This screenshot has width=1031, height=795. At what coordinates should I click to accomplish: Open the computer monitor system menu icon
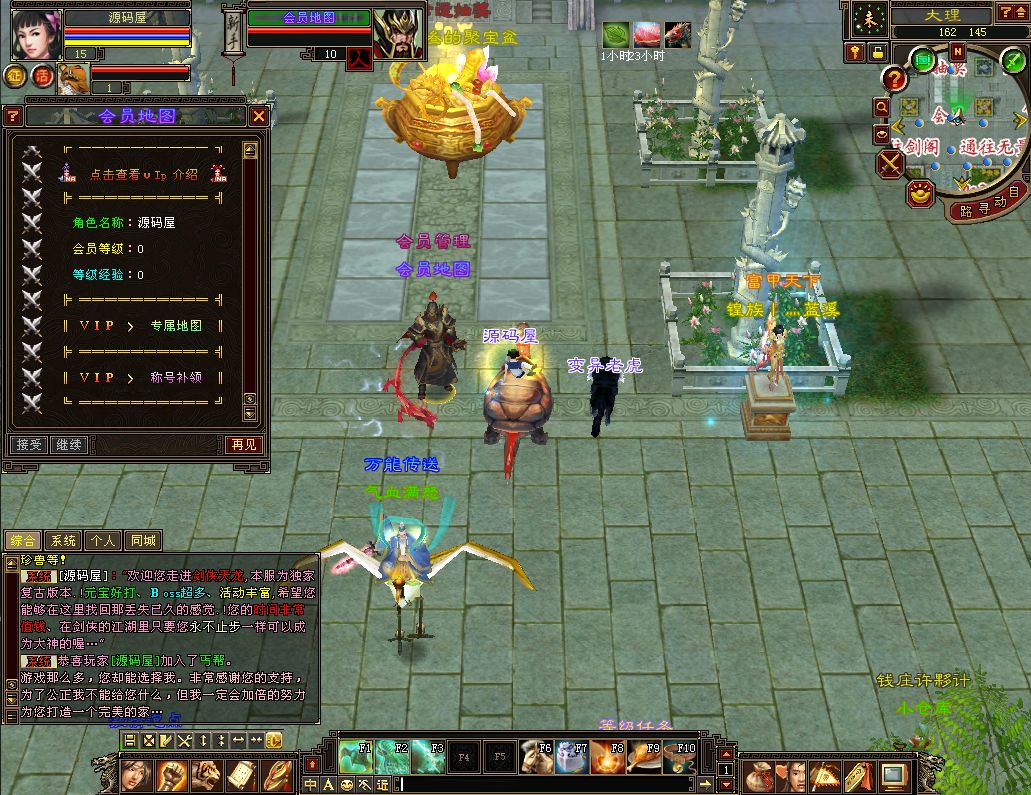[x=892, y=774]
